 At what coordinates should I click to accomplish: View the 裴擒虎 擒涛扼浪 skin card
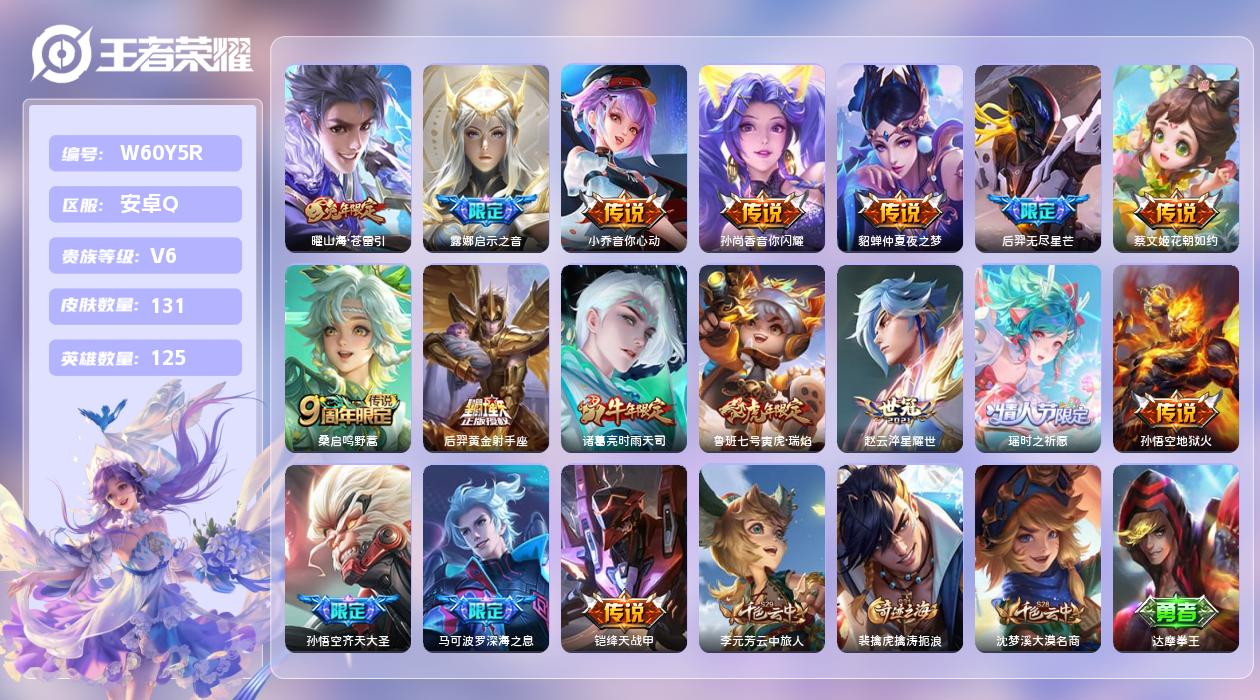[x=900, y=558]
